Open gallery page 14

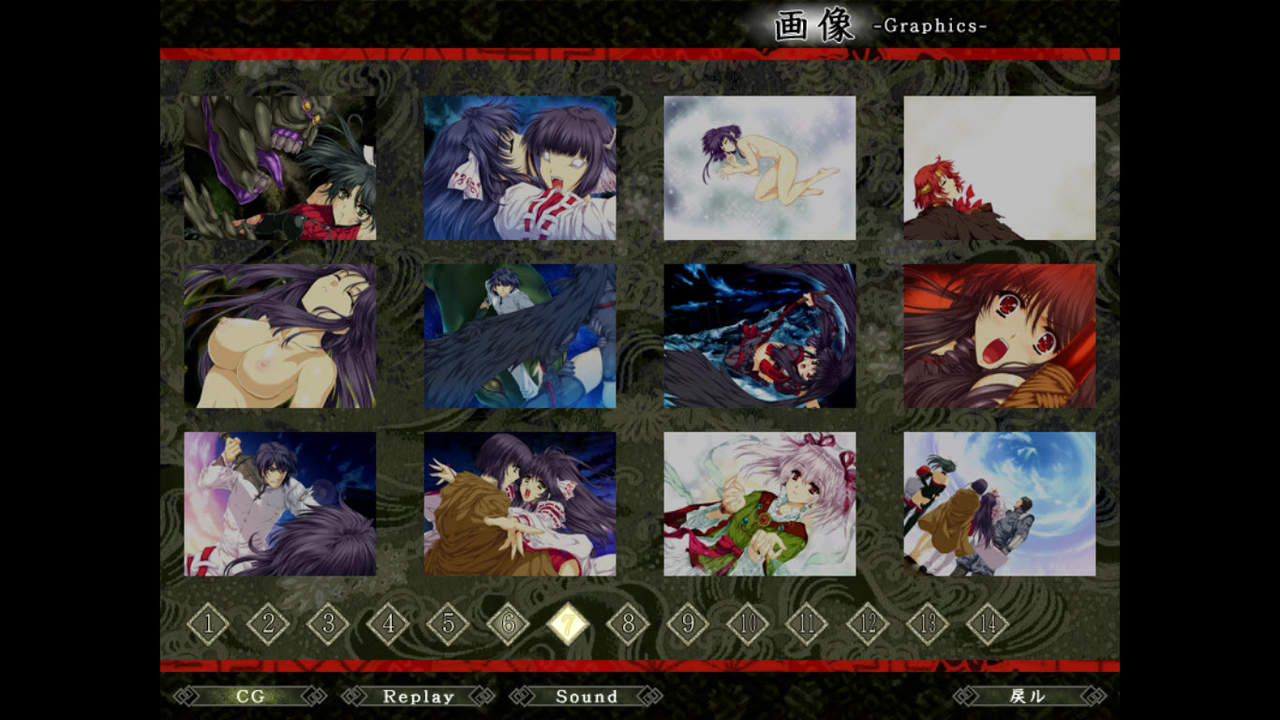tap(987, 625)
